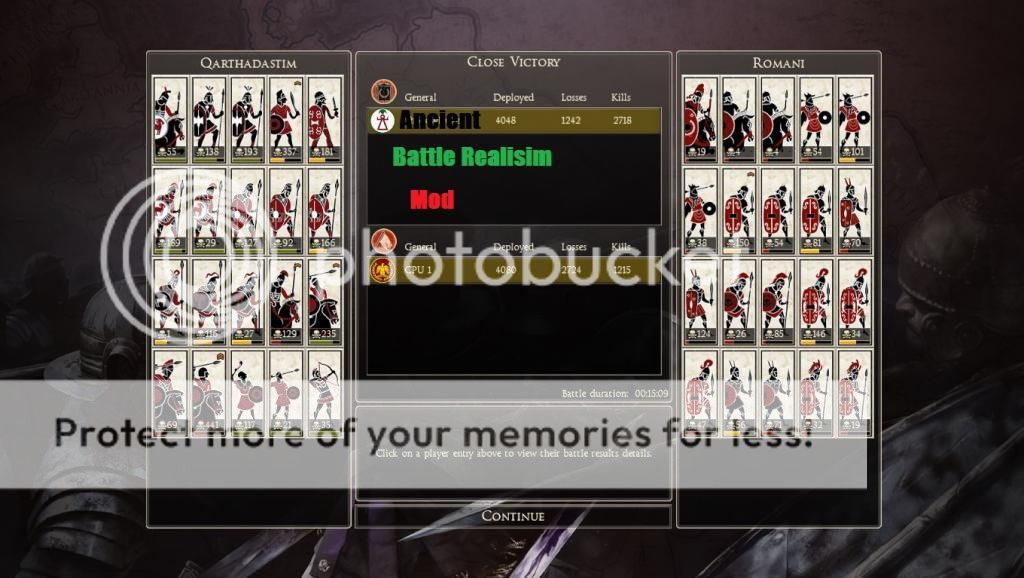
Task: Select the Romani unit card with 124 kills
Action: [x=700, y=300]
